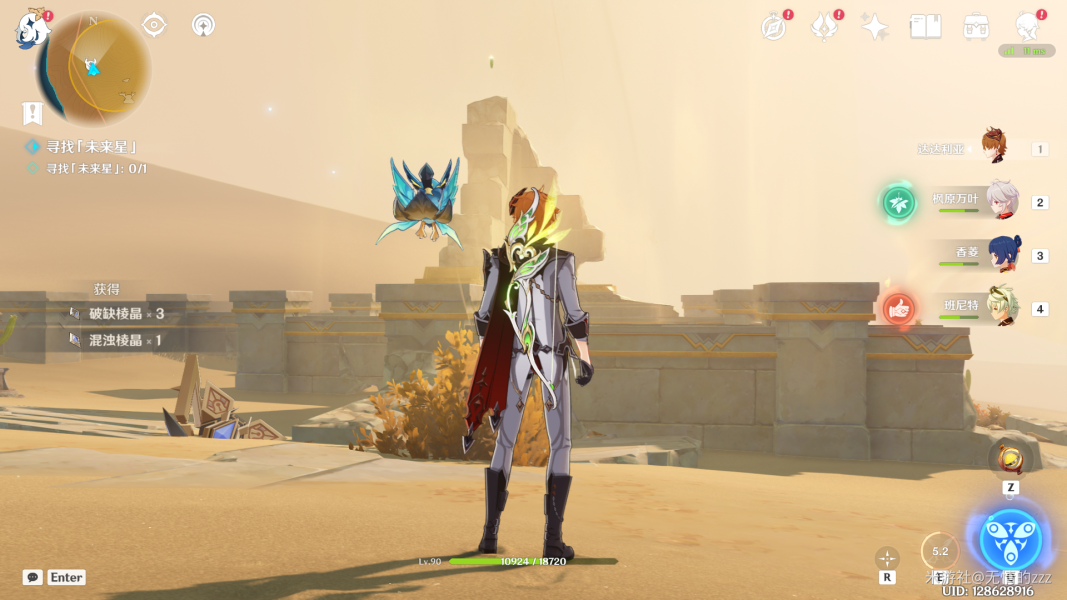
Task: Open the backpack inventory
Action: [x=976, y=27]
